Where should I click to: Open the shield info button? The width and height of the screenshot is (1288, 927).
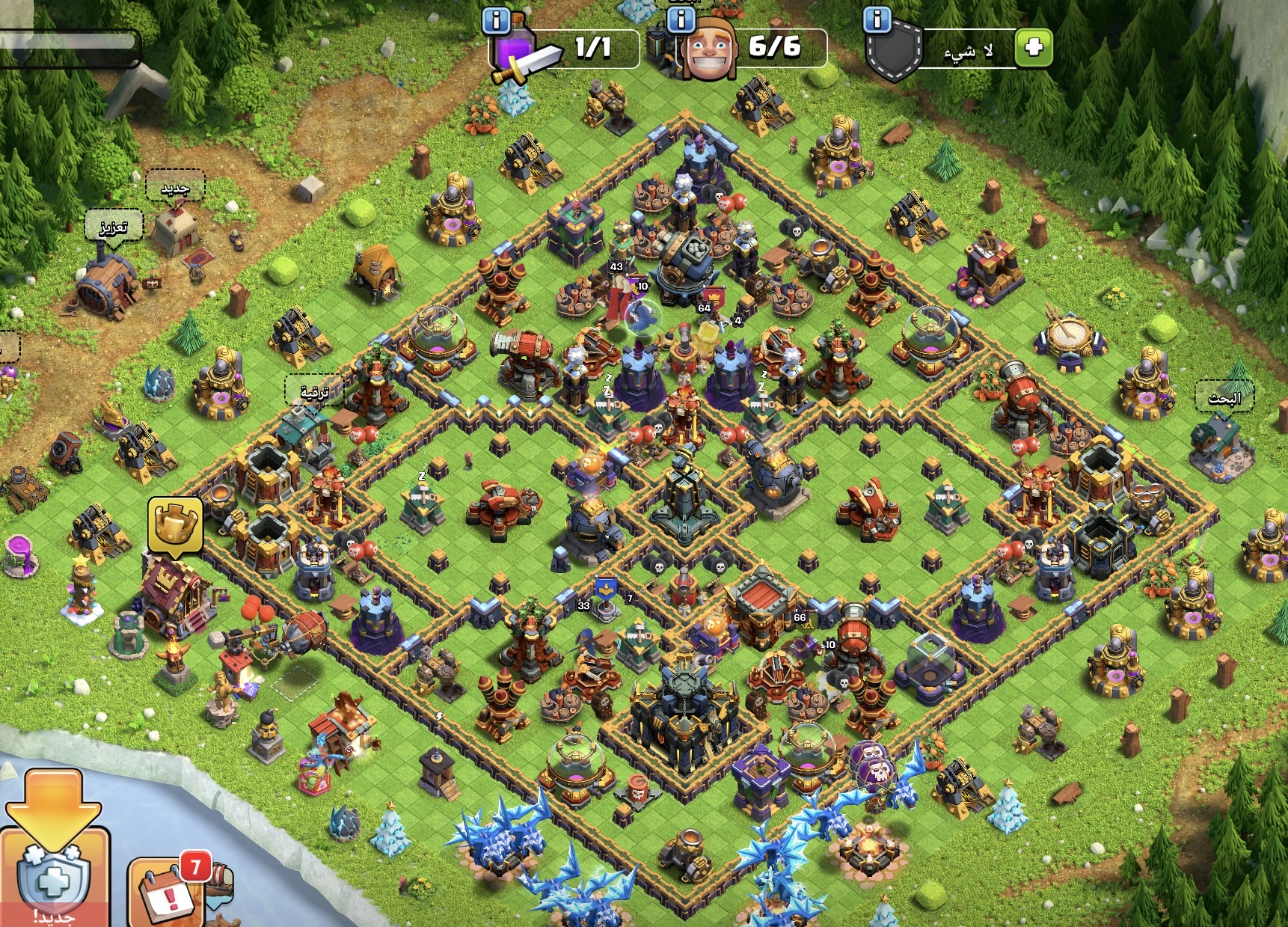tap(877, 20)
